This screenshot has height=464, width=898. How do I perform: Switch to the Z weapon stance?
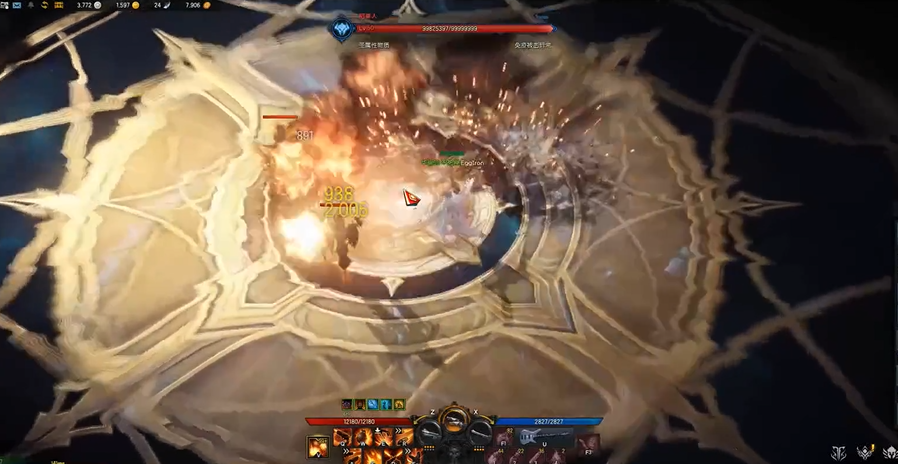tap(430, 432)
